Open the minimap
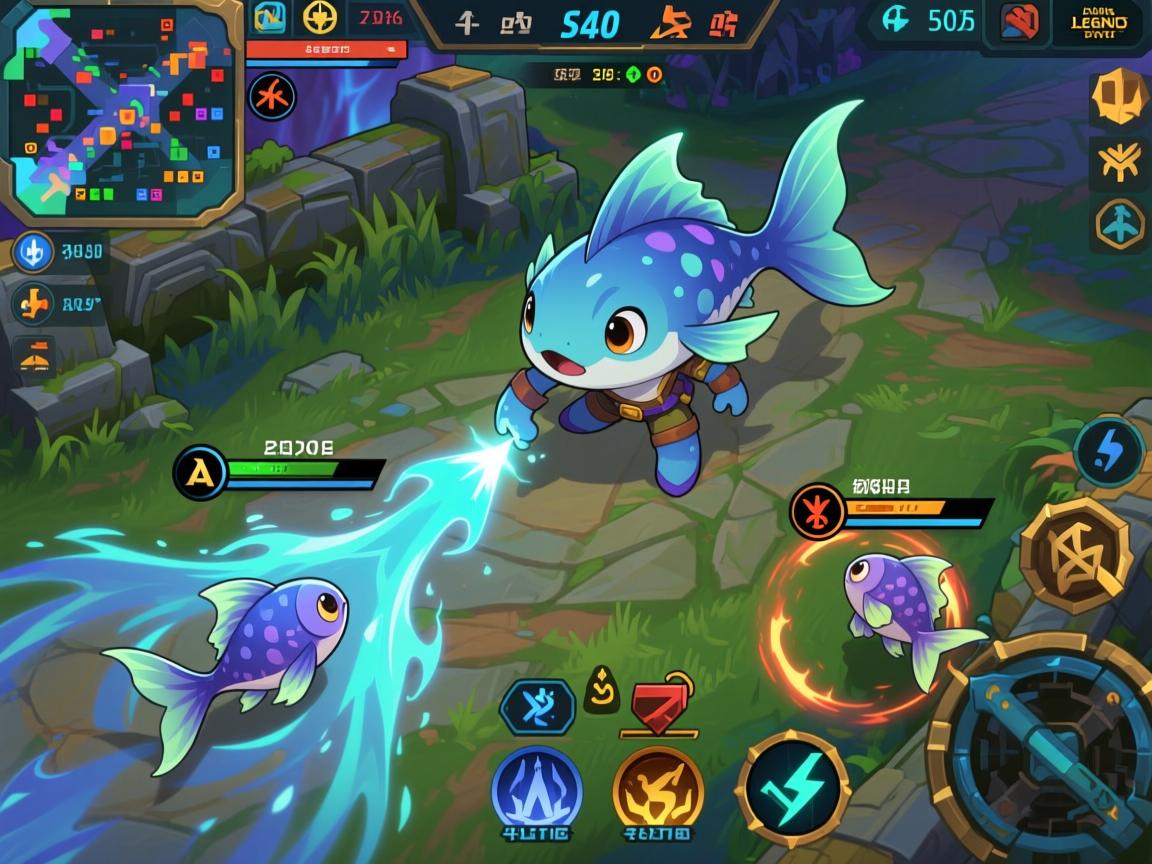Viewport: 1152px width, 864px height. click(121, 109)
